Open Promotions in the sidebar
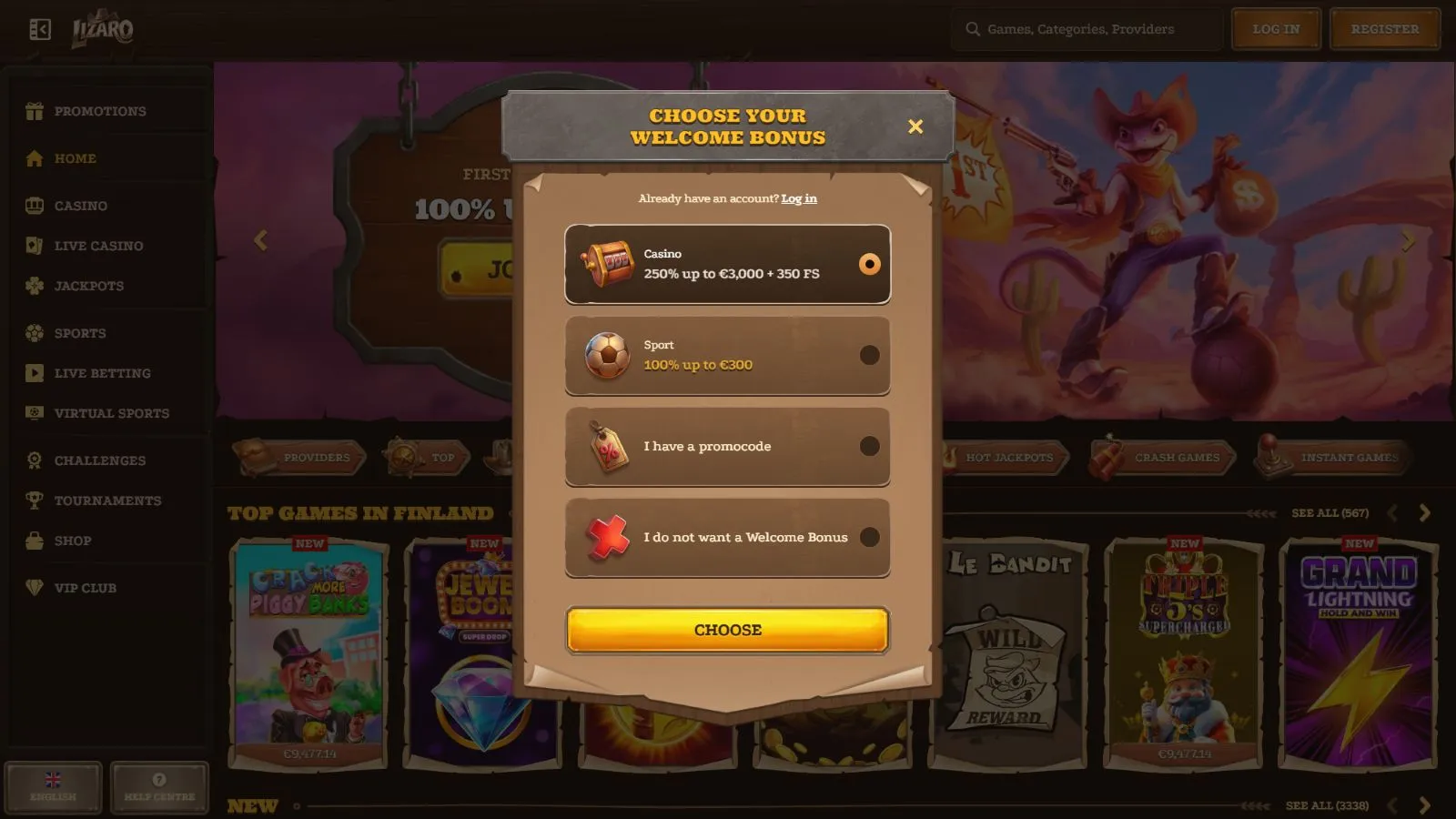 pos(100,111)
